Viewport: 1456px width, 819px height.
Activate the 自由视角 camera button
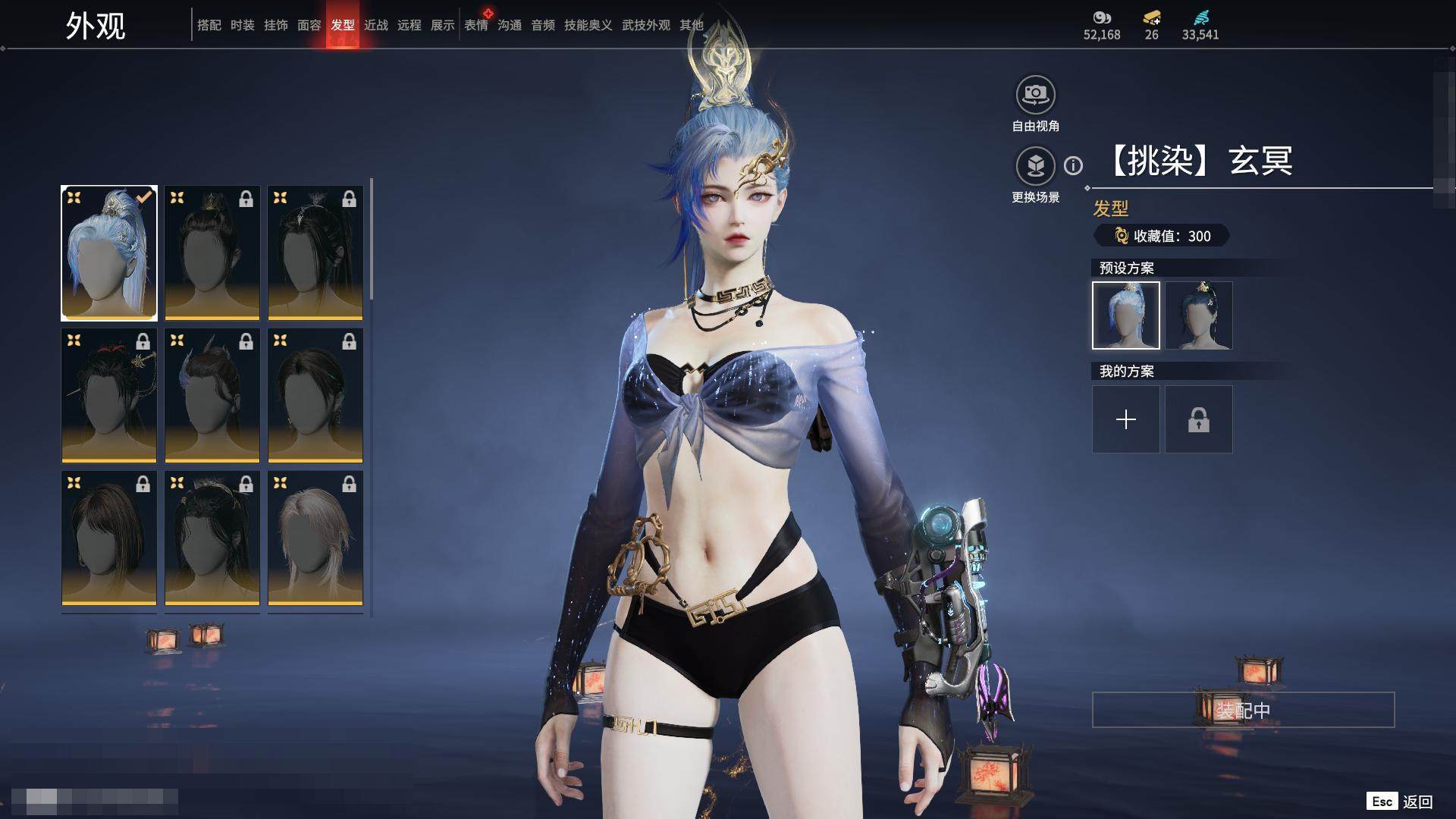click(x=1035, y=96)
